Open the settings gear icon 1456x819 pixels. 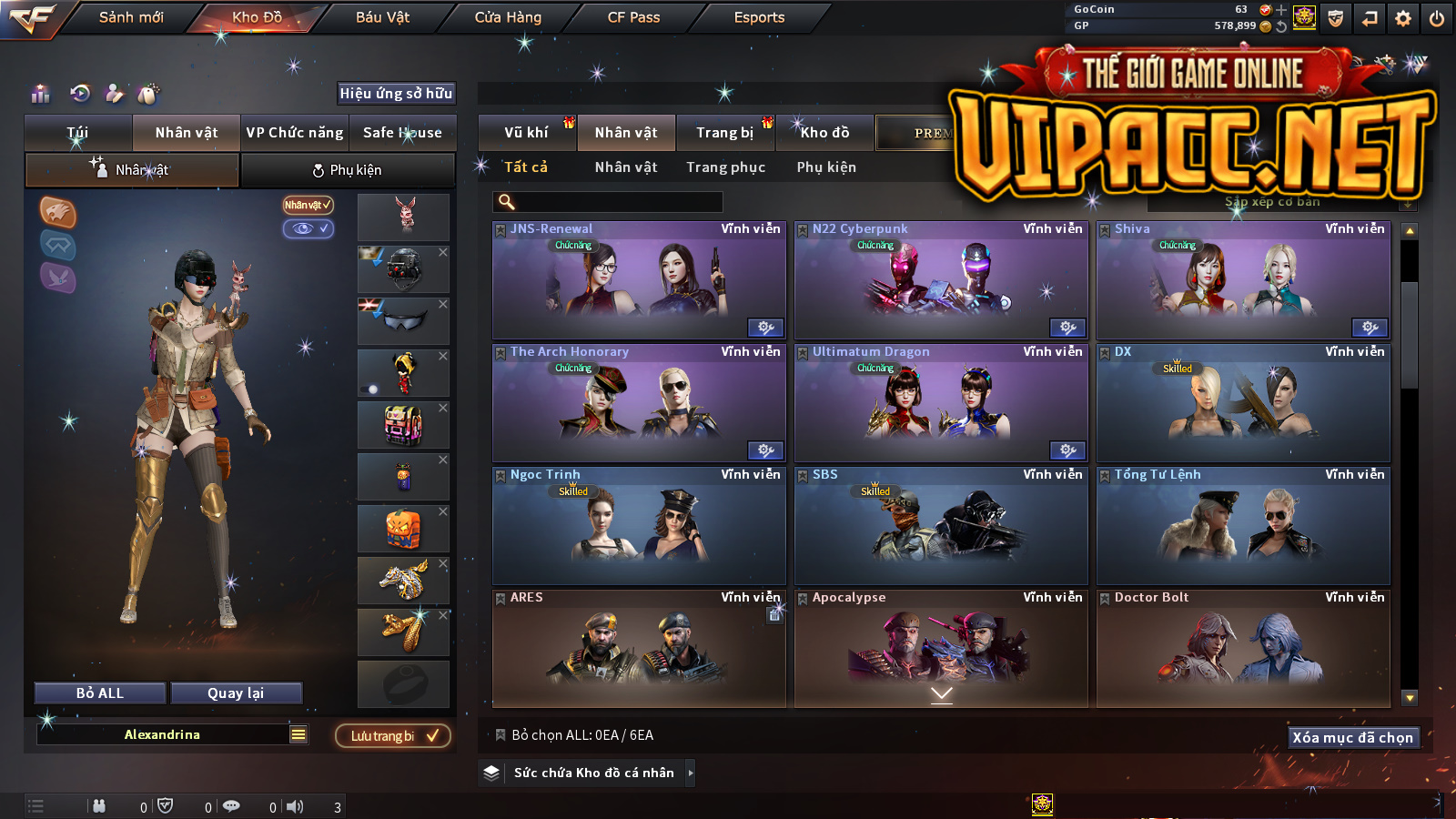pos(1403,18)
